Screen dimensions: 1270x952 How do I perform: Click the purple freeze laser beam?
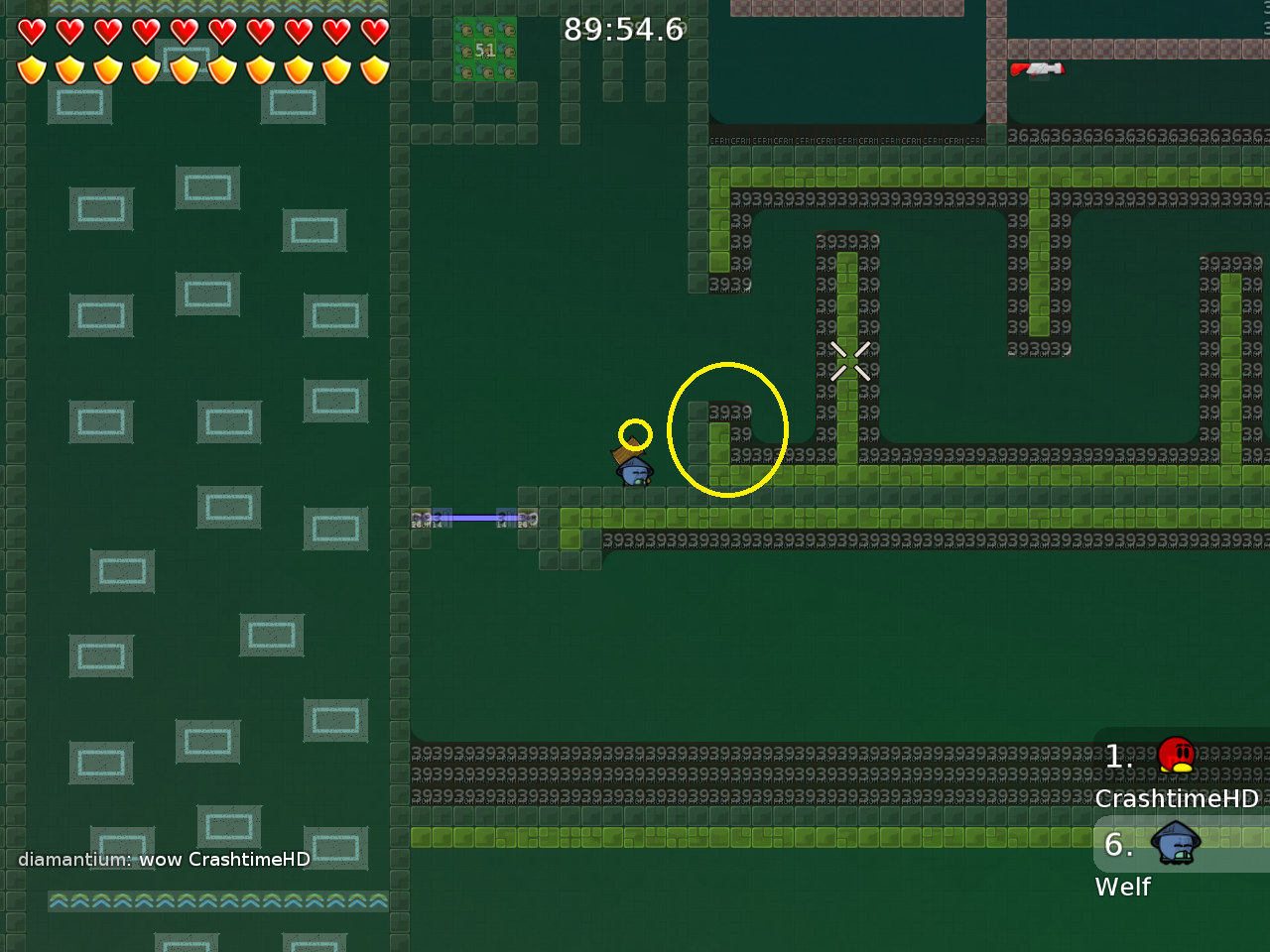point(474,516)
